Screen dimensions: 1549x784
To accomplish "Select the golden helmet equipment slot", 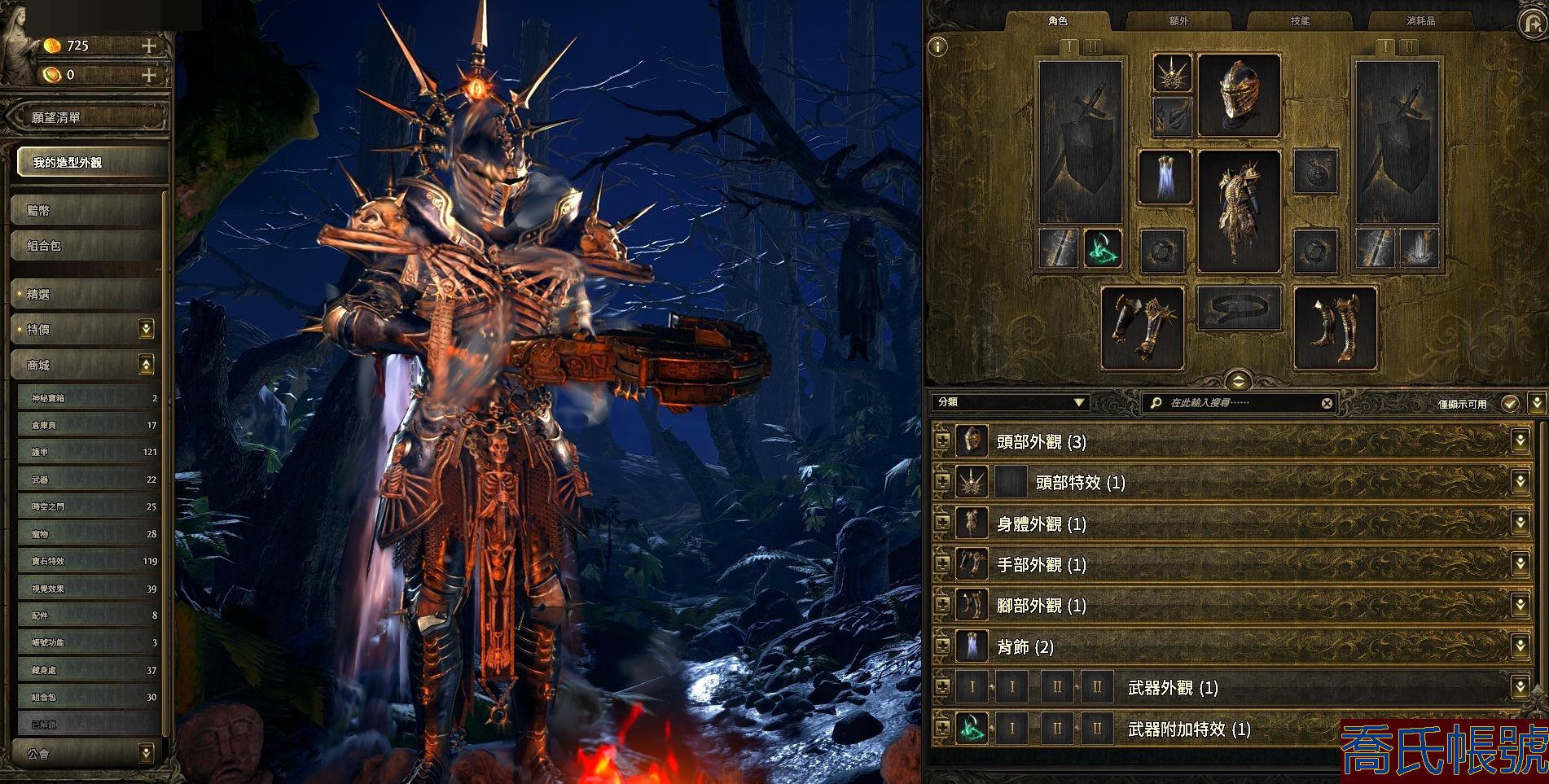I will (1239, 96).
